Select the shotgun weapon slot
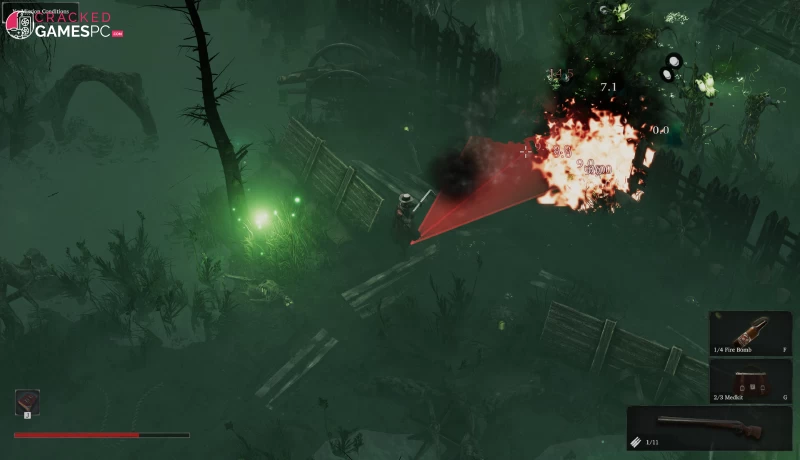 coord(710,427)
